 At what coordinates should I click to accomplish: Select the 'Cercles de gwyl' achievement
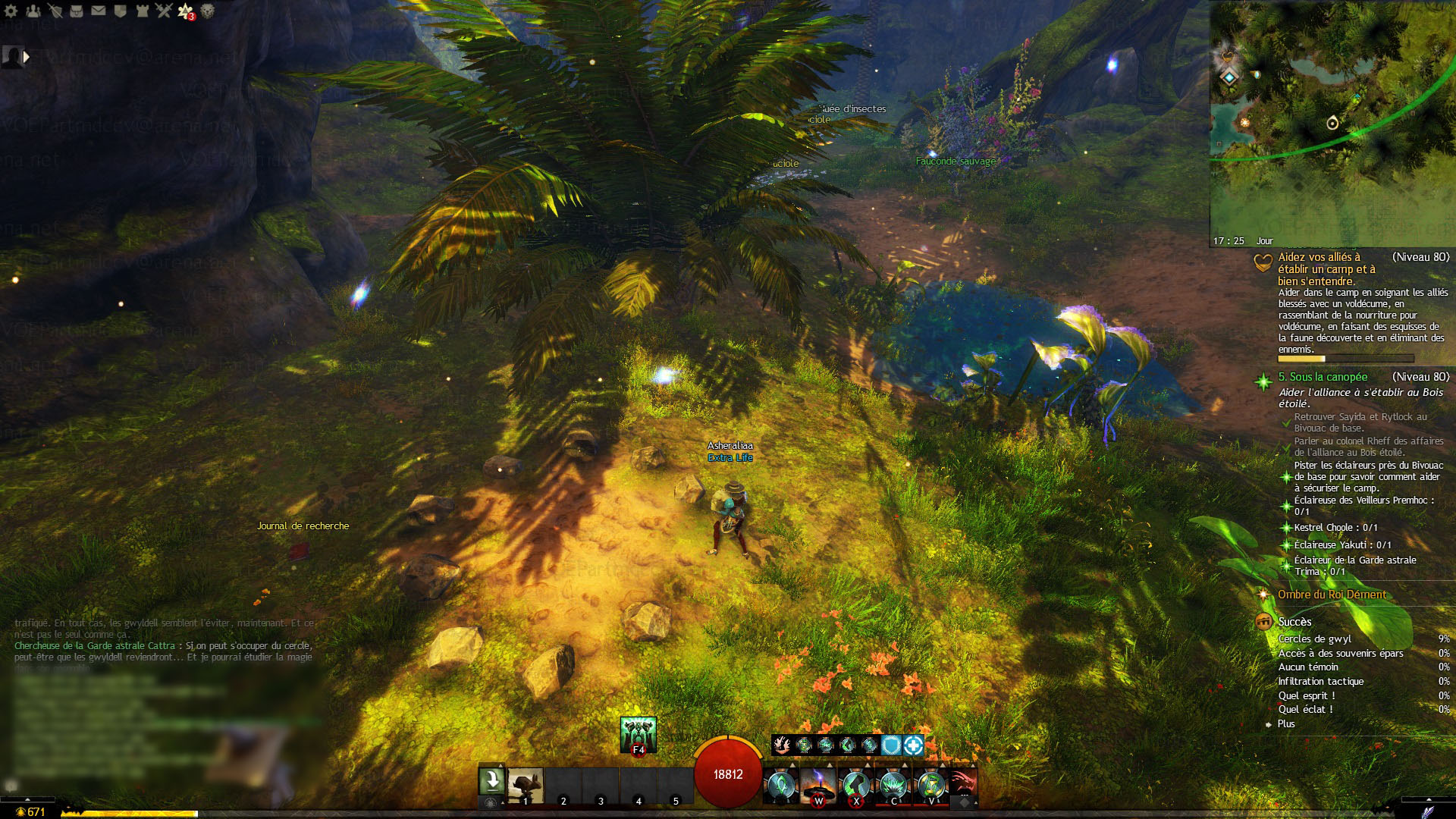pos(1314,639)
